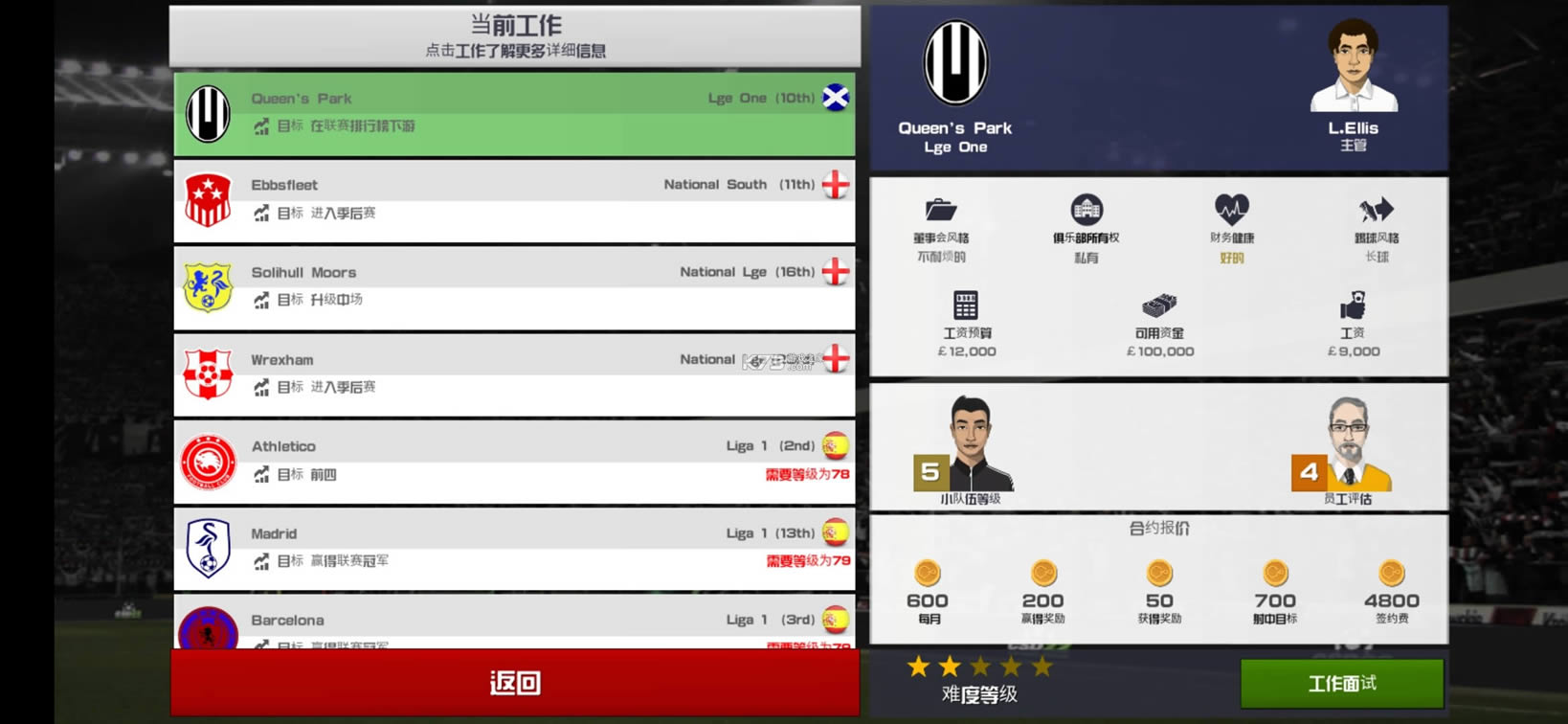Image resolution: width=1568 pixels, height=724 pixels.
Task: Click the Scottish flag on Queen's Park row
Action: pos(835,97)
